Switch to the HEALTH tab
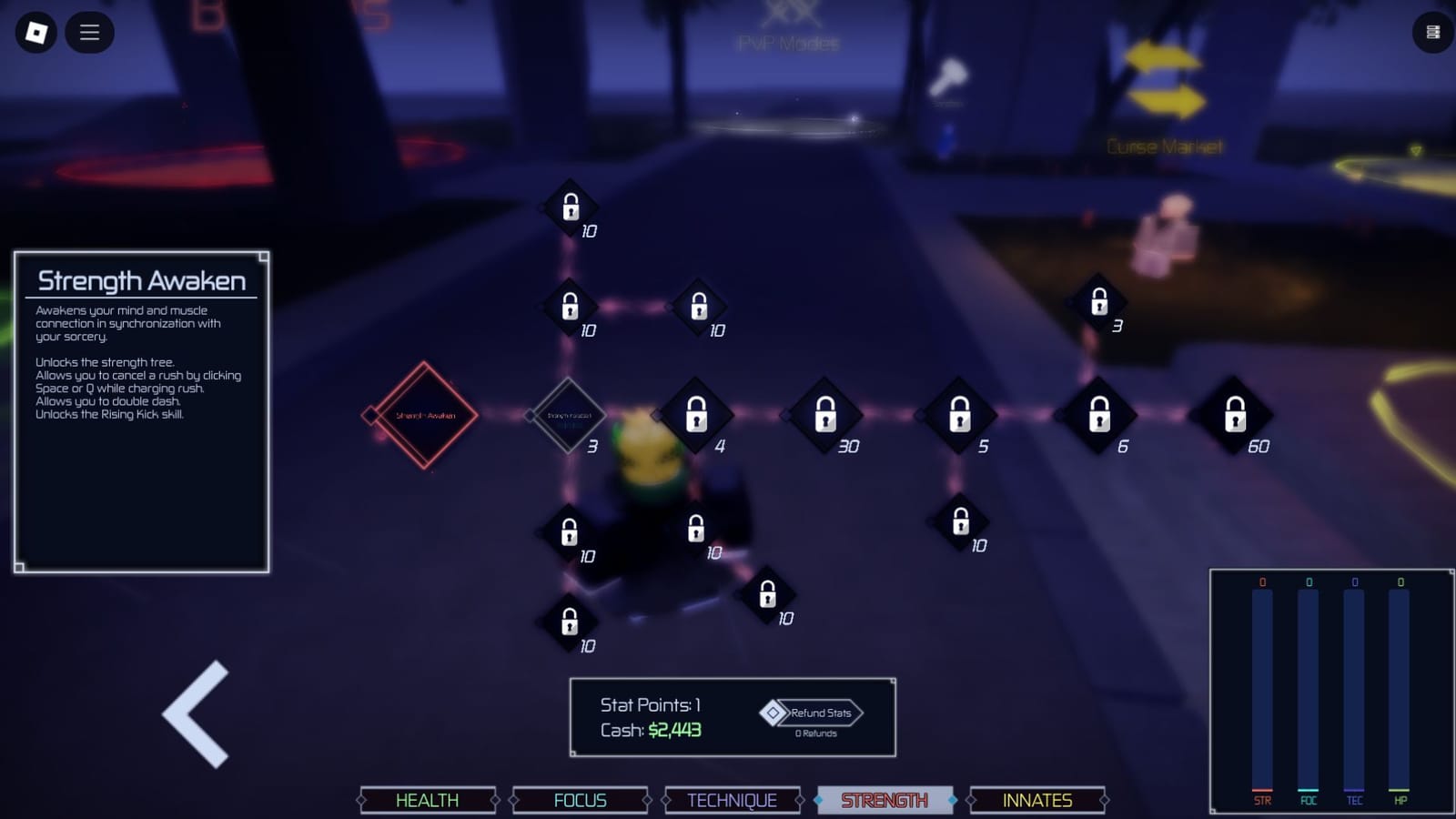 [428, 801]
